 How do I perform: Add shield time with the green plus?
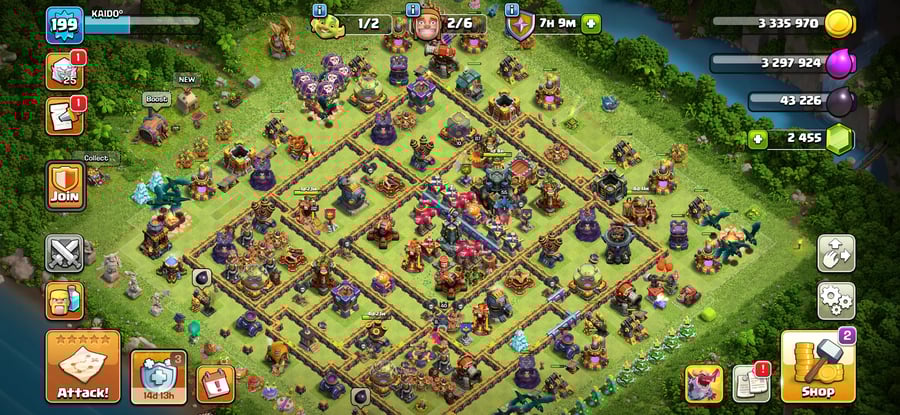coord(592,23)
